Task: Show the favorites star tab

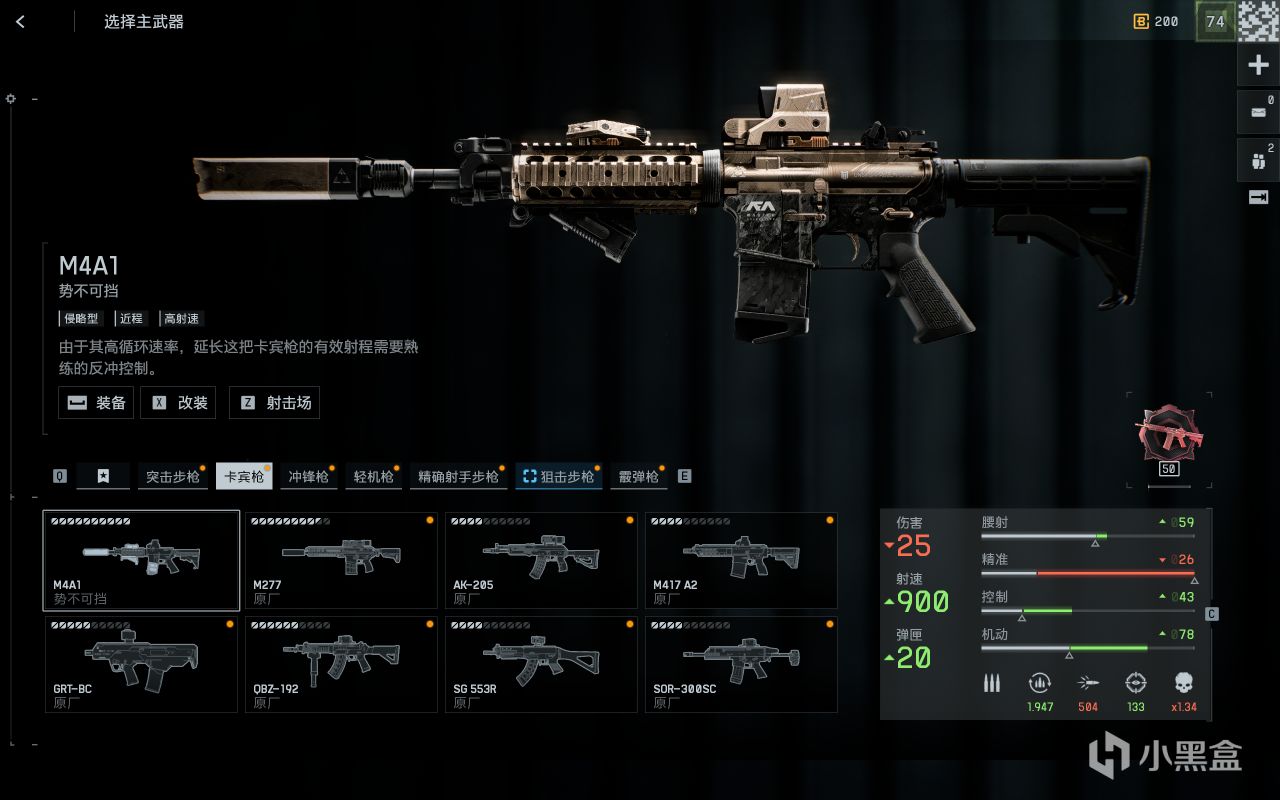Action: click(x=103, y=477)
